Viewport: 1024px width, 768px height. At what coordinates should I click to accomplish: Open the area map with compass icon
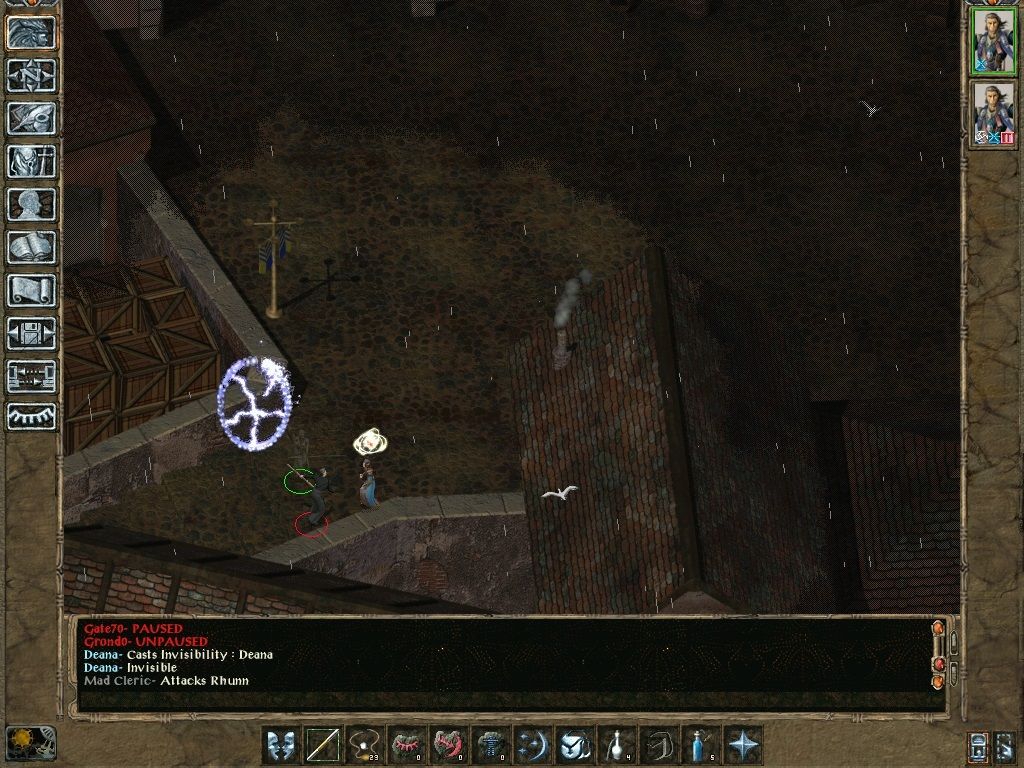(31, 76)
